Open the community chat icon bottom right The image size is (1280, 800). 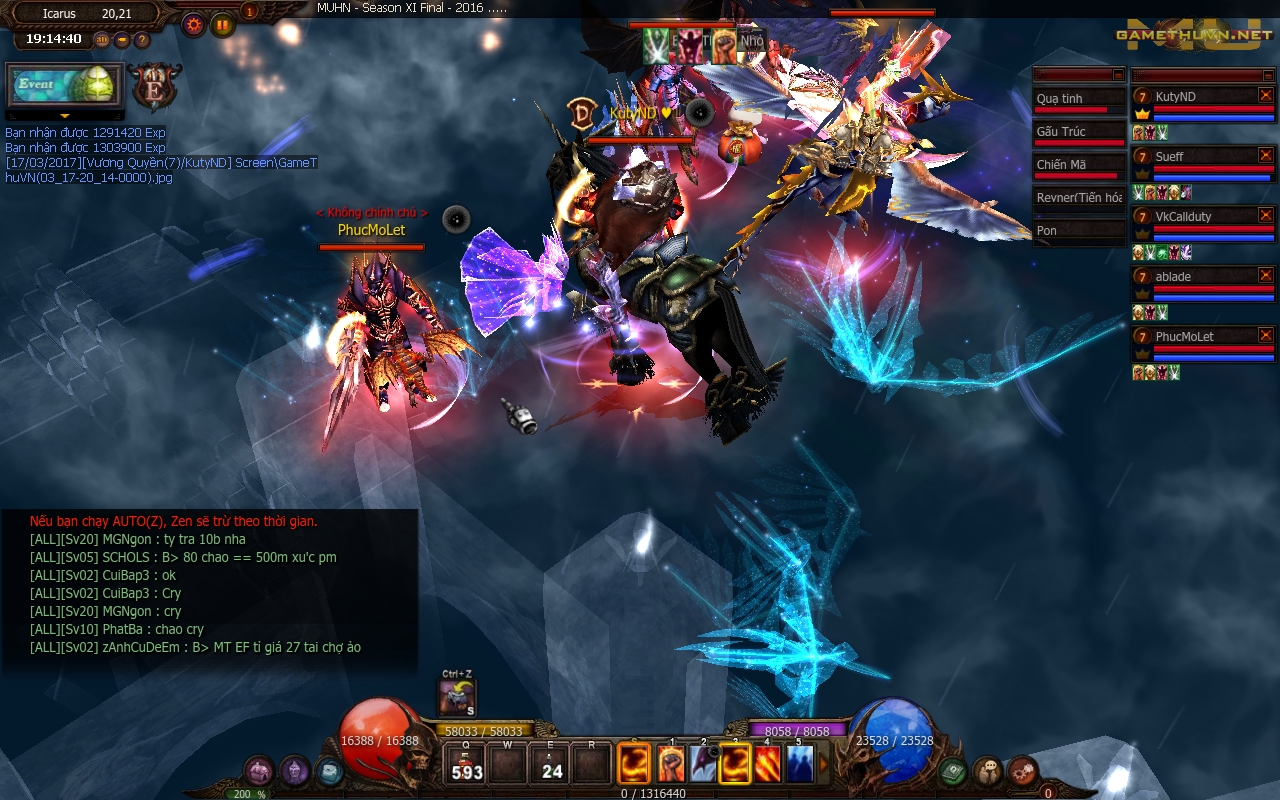click(x=987, y=770)
